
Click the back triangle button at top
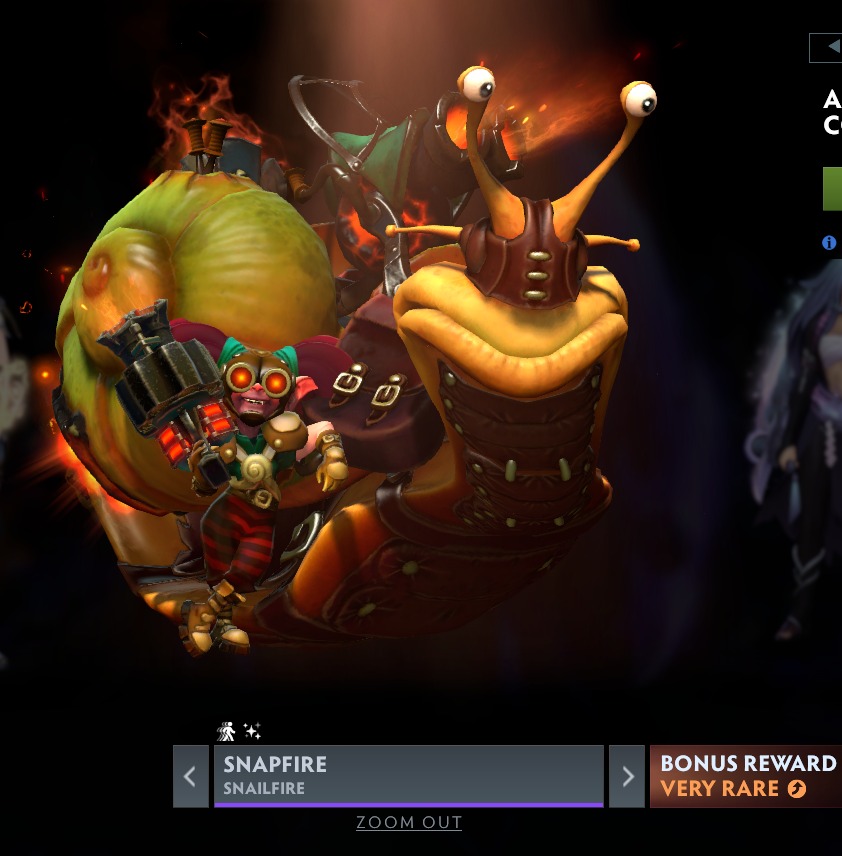click(830, 47)
